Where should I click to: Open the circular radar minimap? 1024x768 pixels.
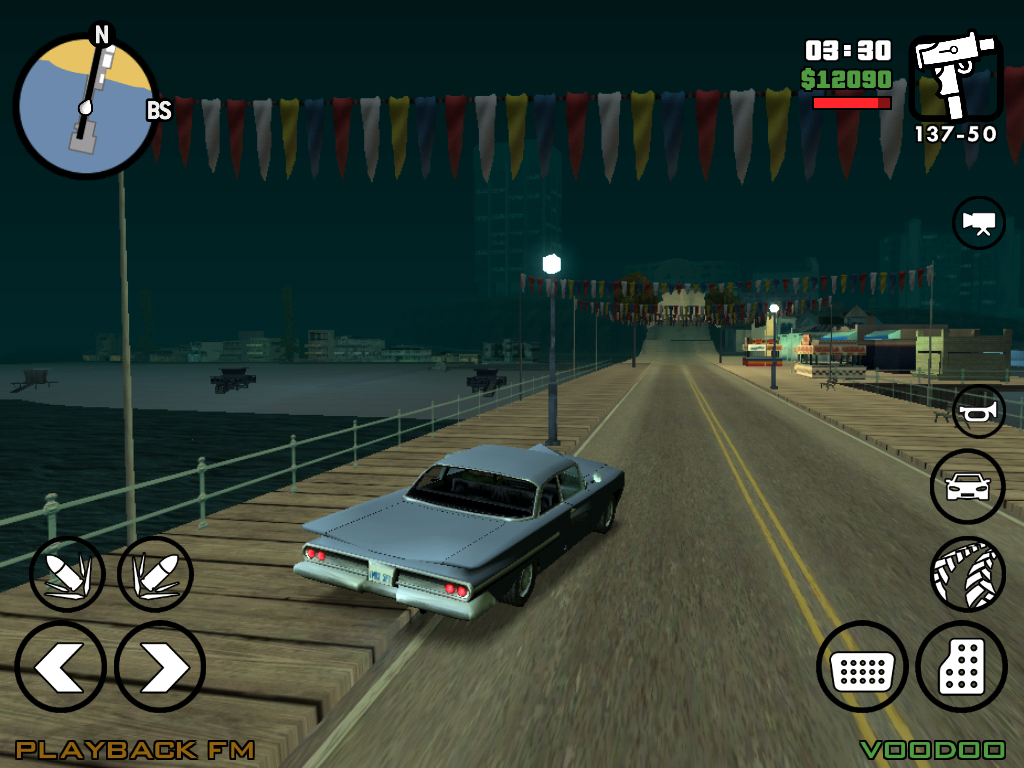86,105
